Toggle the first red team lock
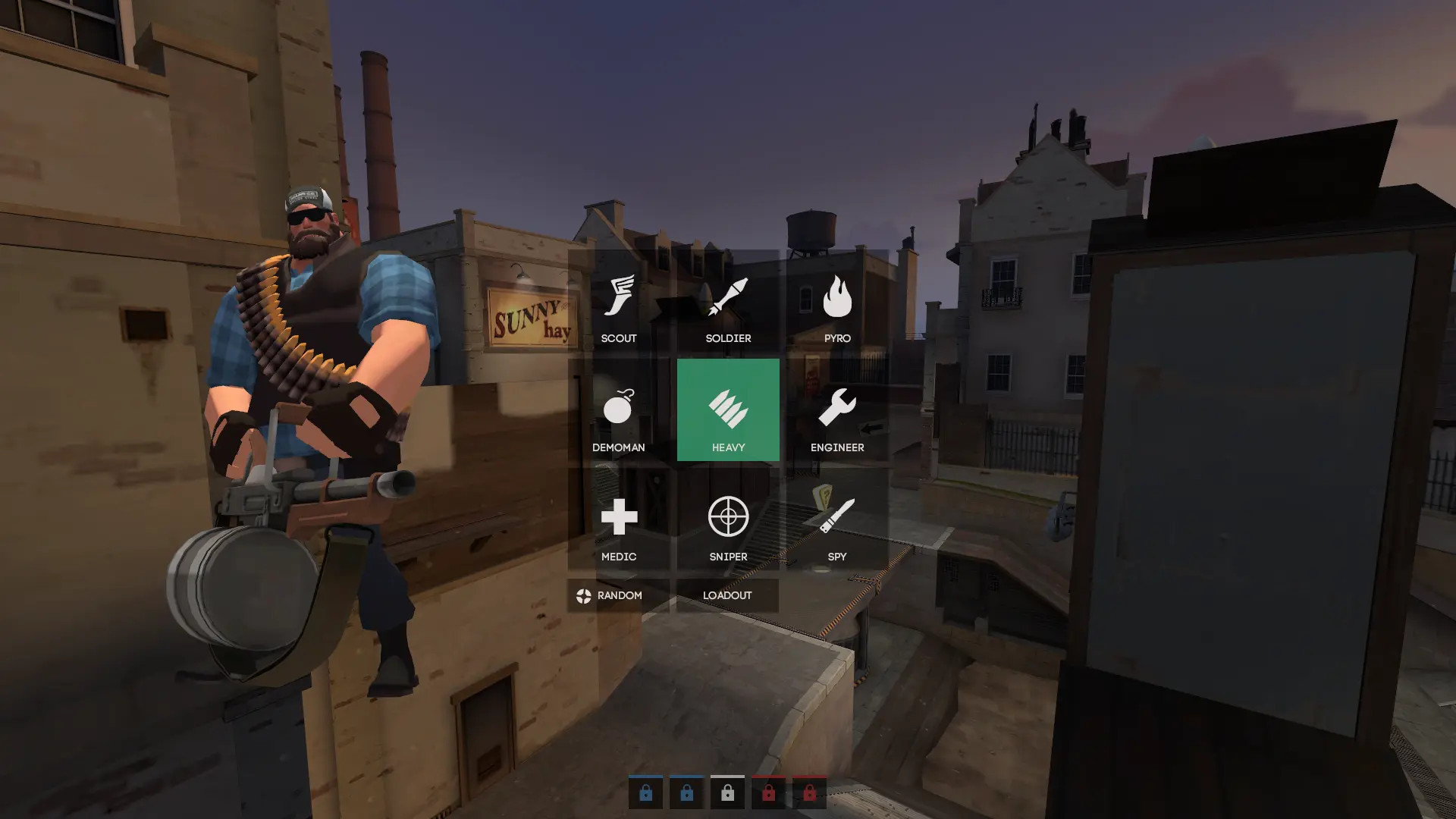Viewport: 1456px width, 819px height. pyautogui.click(x=768, y=792)
